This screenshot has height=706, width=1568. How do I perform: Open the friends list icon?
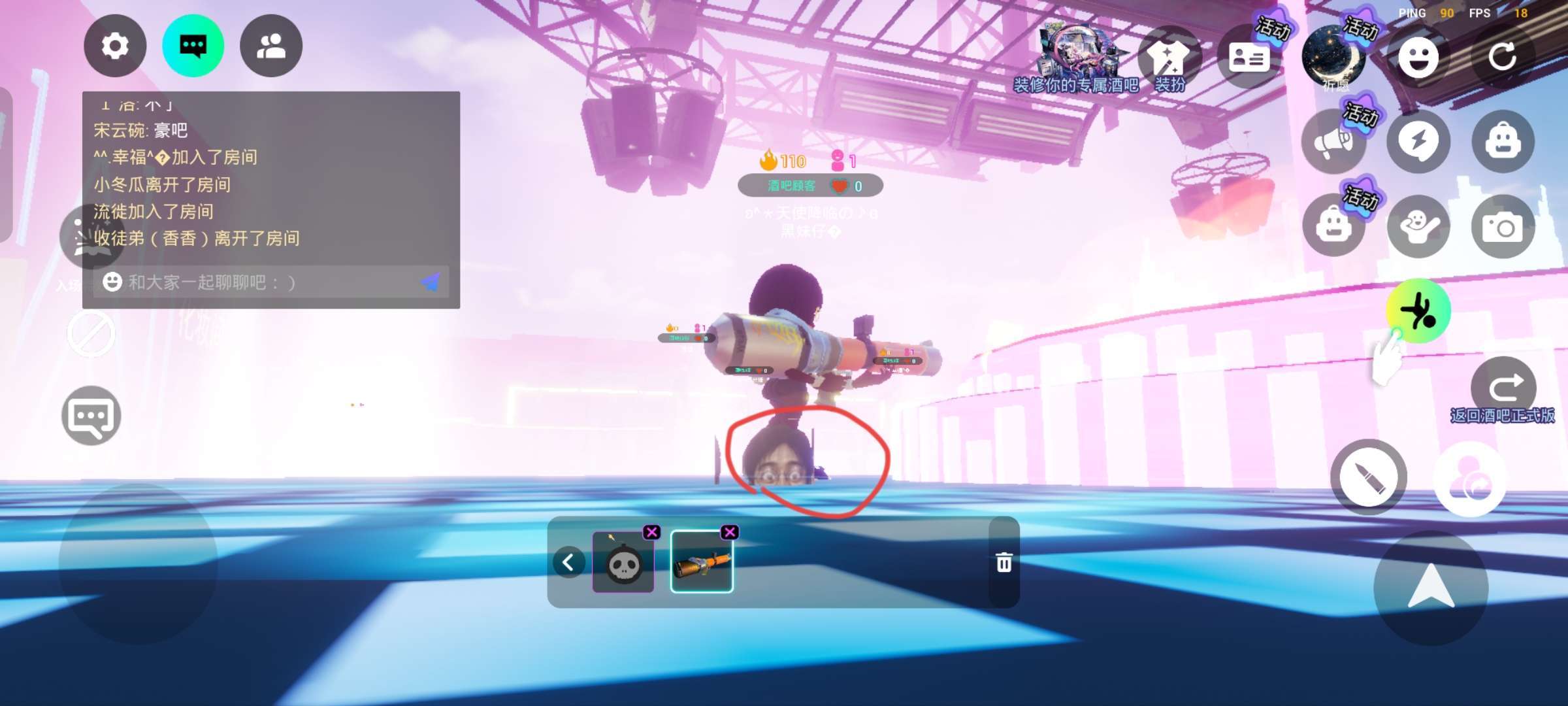(x=271, y=46)
